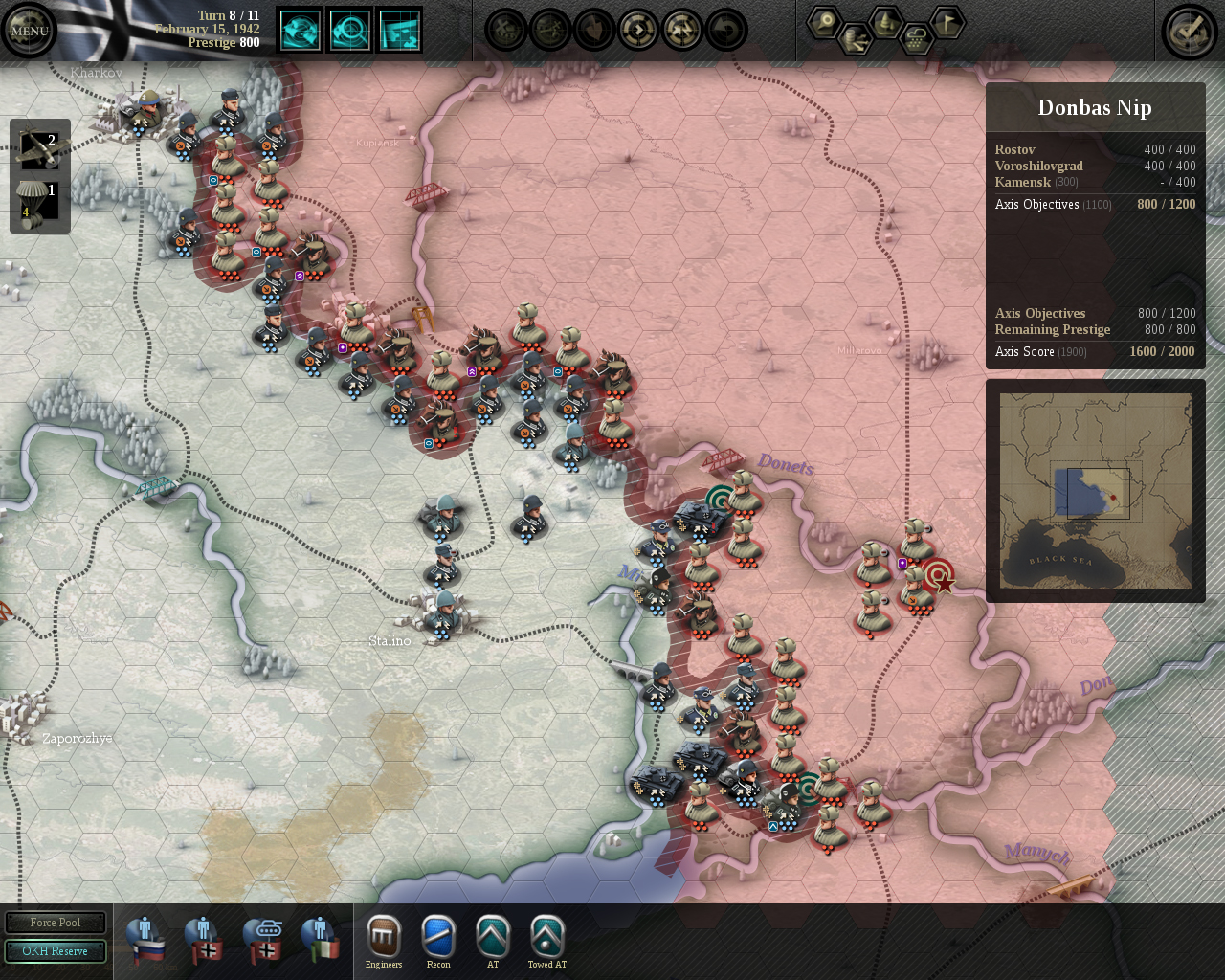The image size is (1225, 980).
Task: Click the minimap in the lower right panel
Action: tap(1095, 490)
